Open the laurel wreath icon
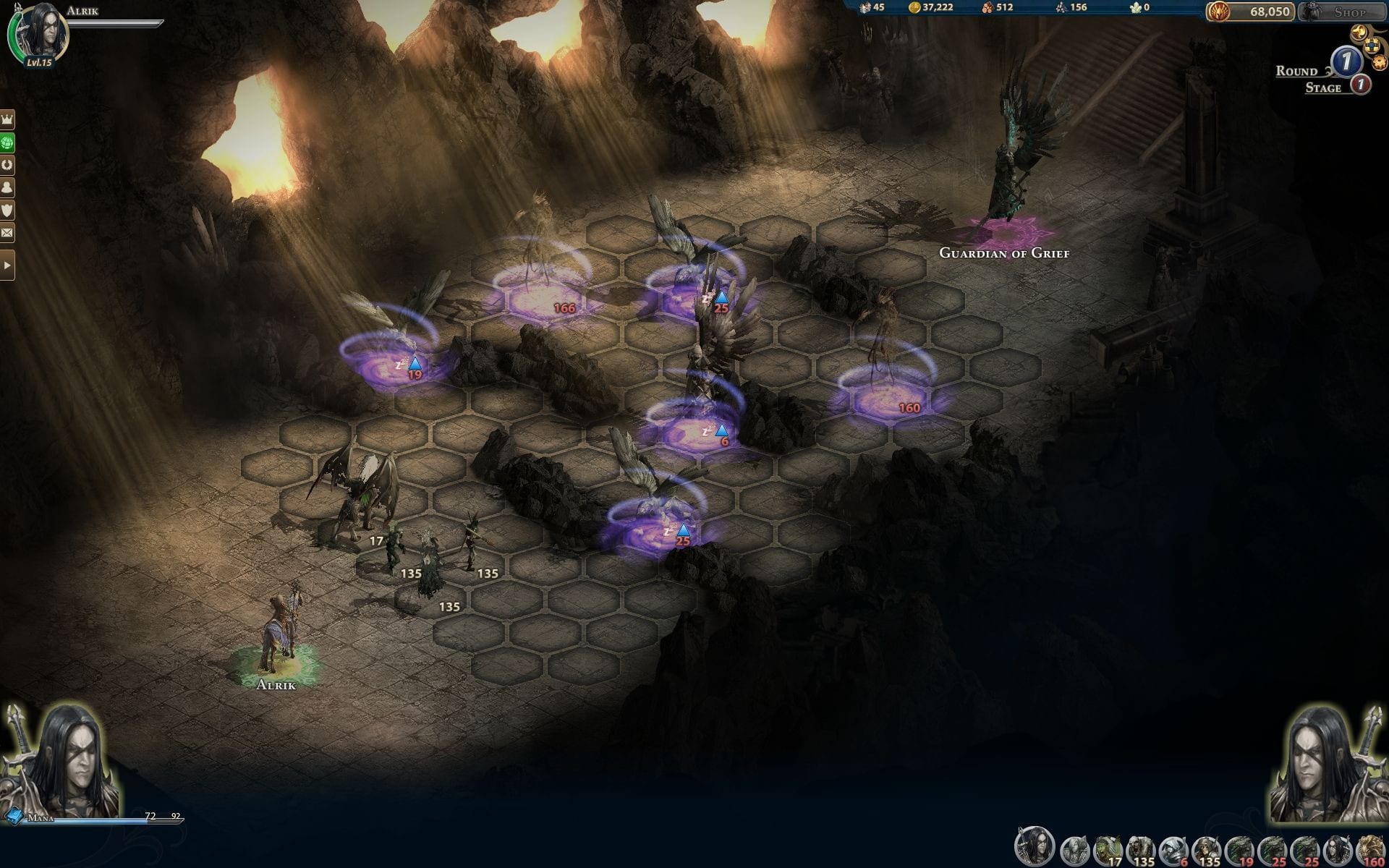Image resolution: width=1389 pixels, height=868 pixels. click(x=7, y=165)
